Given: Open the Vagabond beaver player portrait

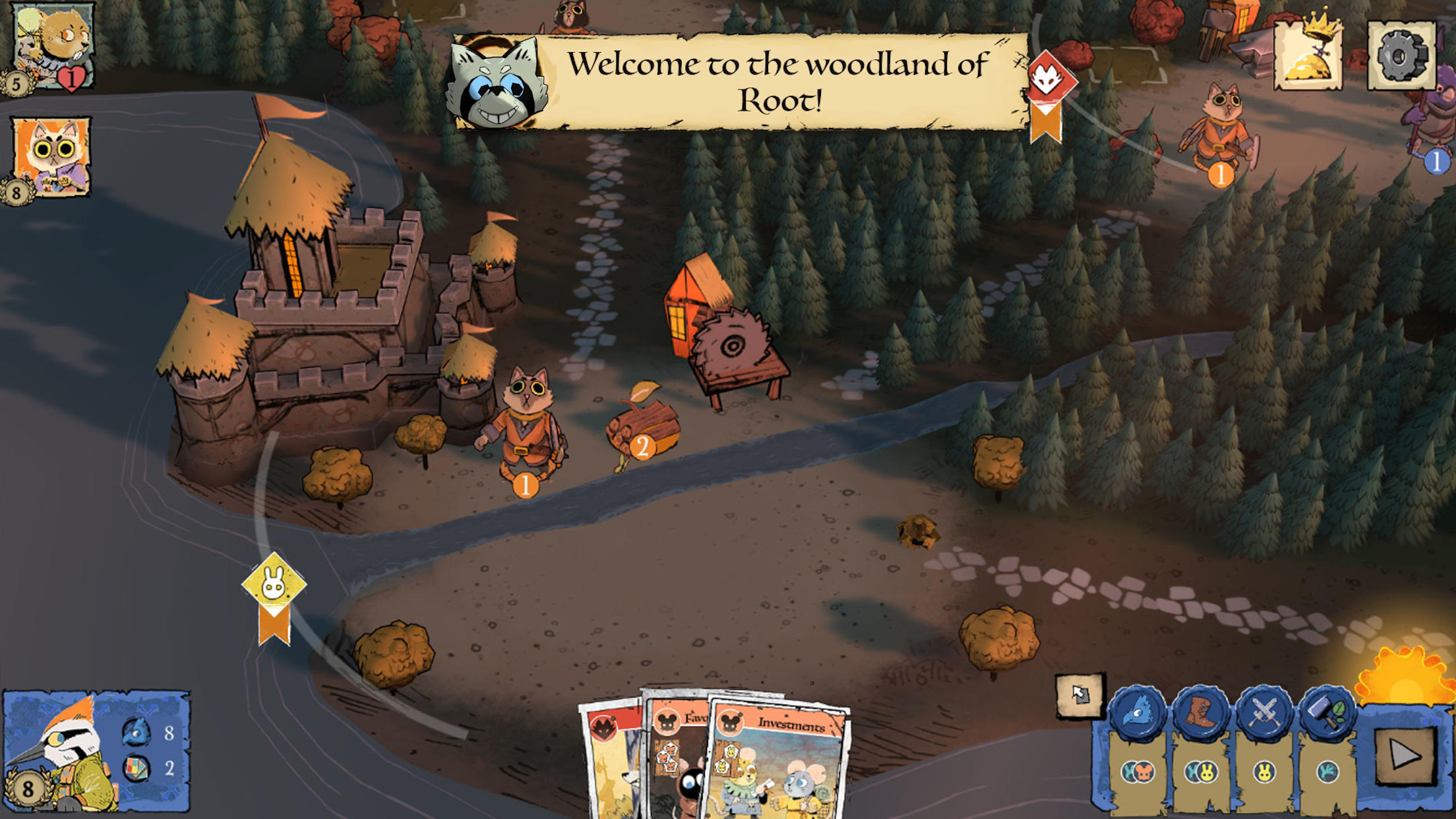Looking at the screenshot, I should coord(53,46).
